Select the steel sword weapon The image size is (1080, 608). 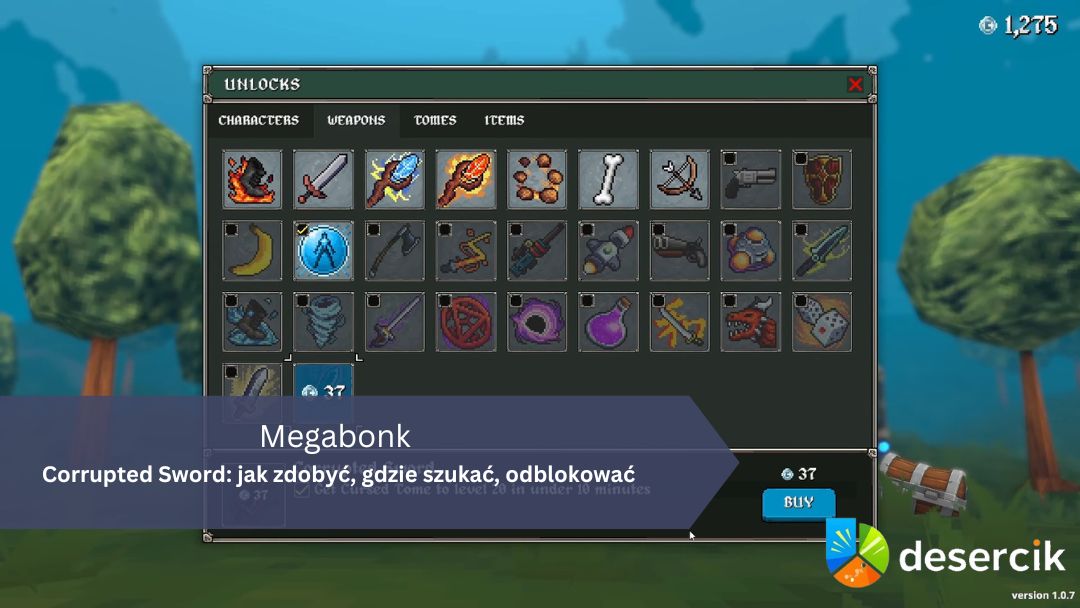coord(323,179)
